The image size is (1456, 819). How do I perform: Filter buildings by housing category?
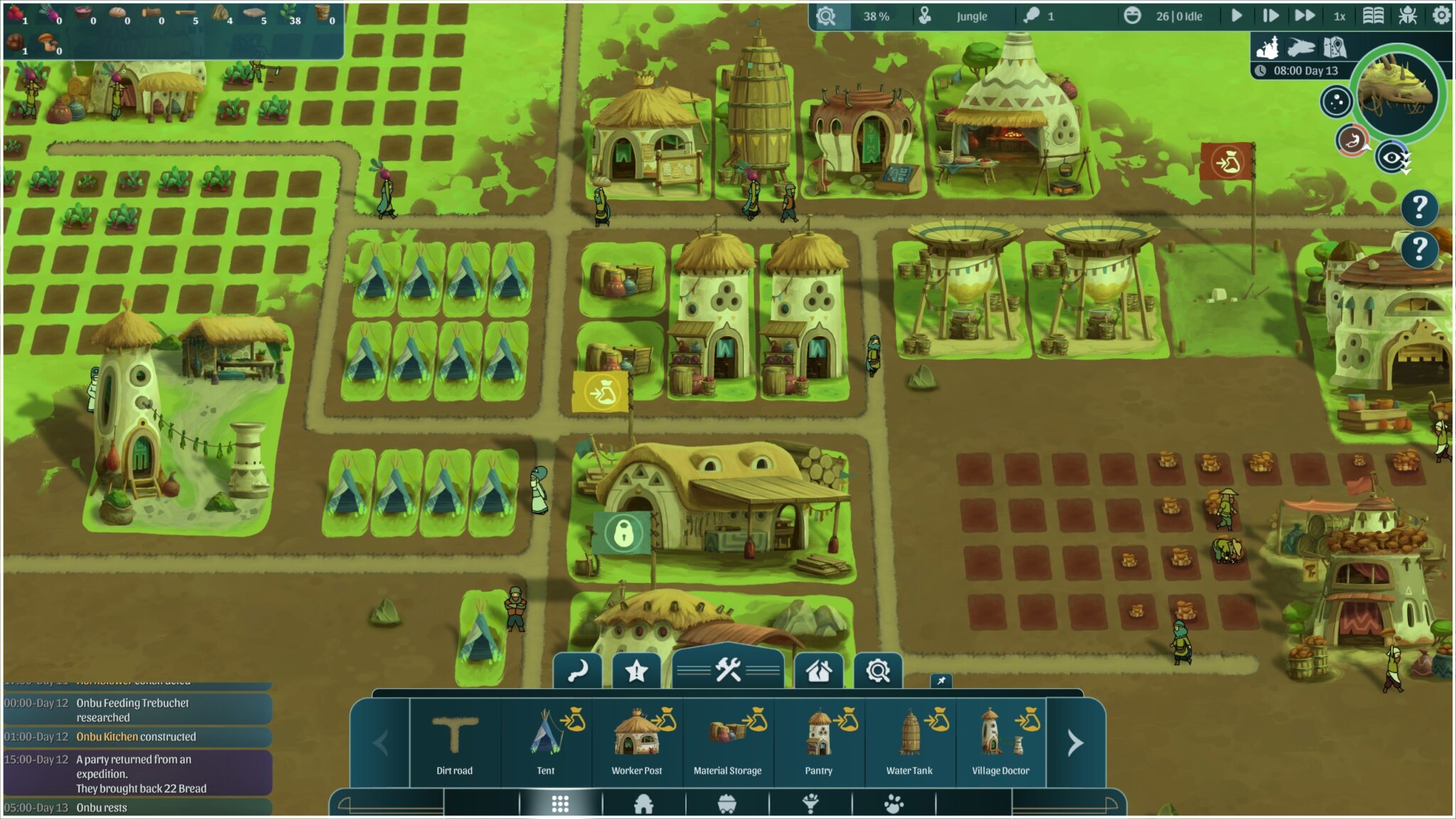(643, 804)
